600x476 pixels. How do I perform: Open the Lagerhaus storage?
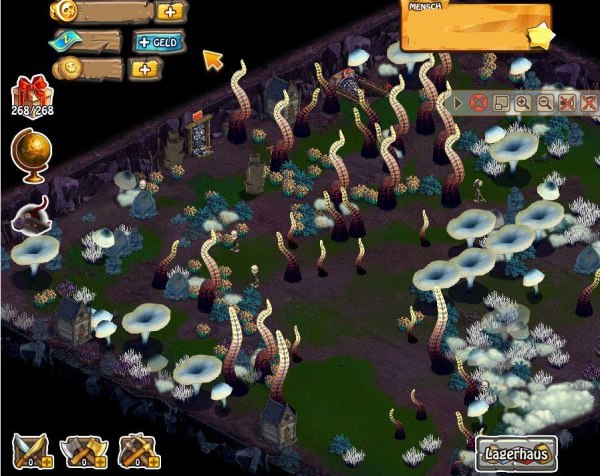(x=516, y=452)
